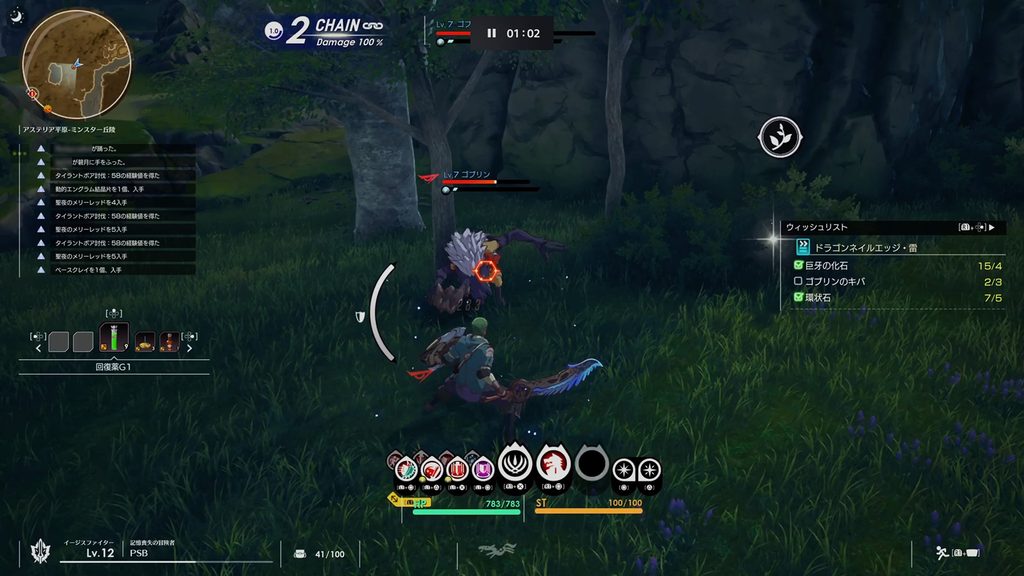The image size is (1024, 576).
Task: Cycle item bar right with the arrow
Action: [190, 348]
